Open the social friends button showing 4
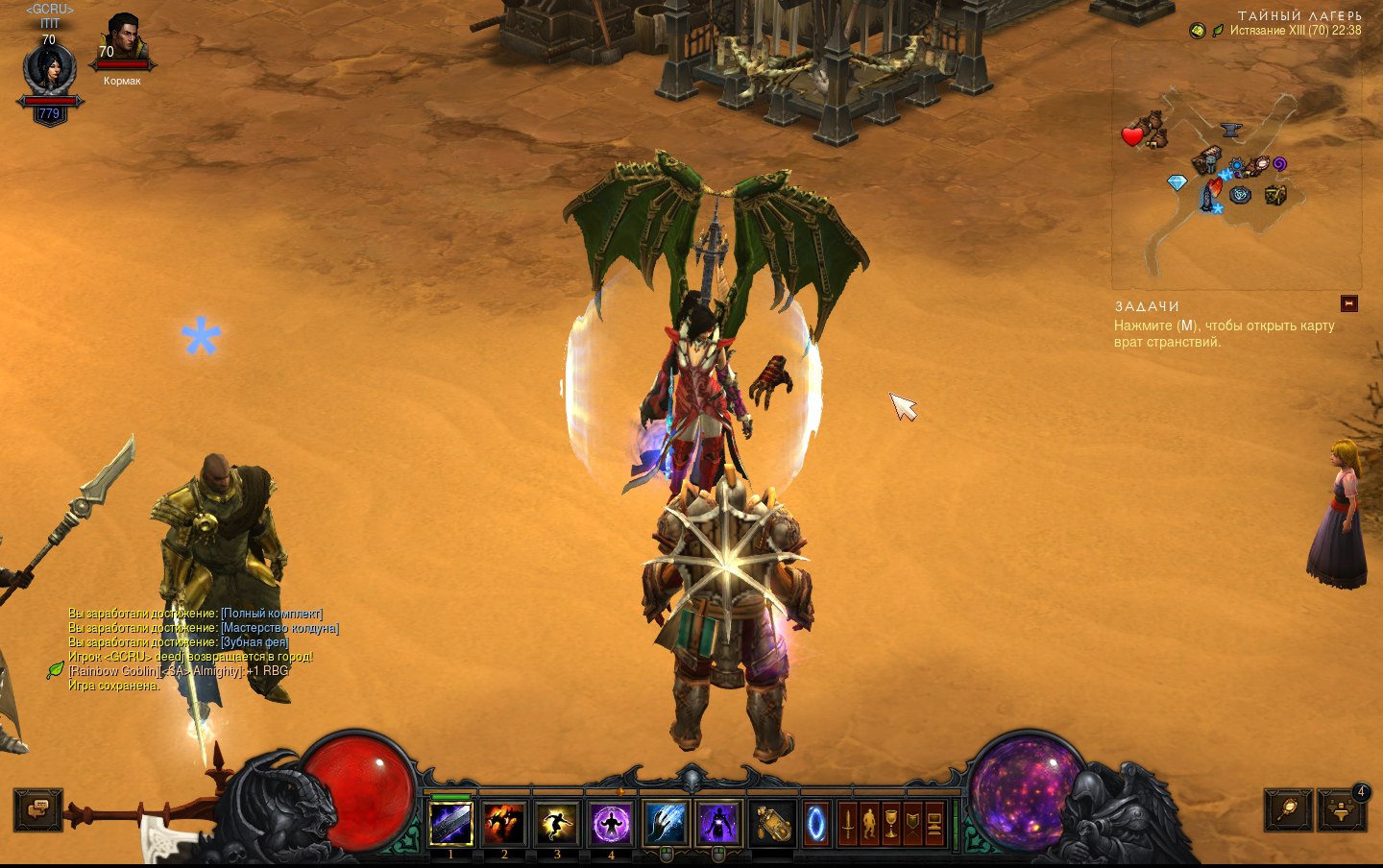This screenshot has width=1383, height=868. click(x=1343, y=809)
